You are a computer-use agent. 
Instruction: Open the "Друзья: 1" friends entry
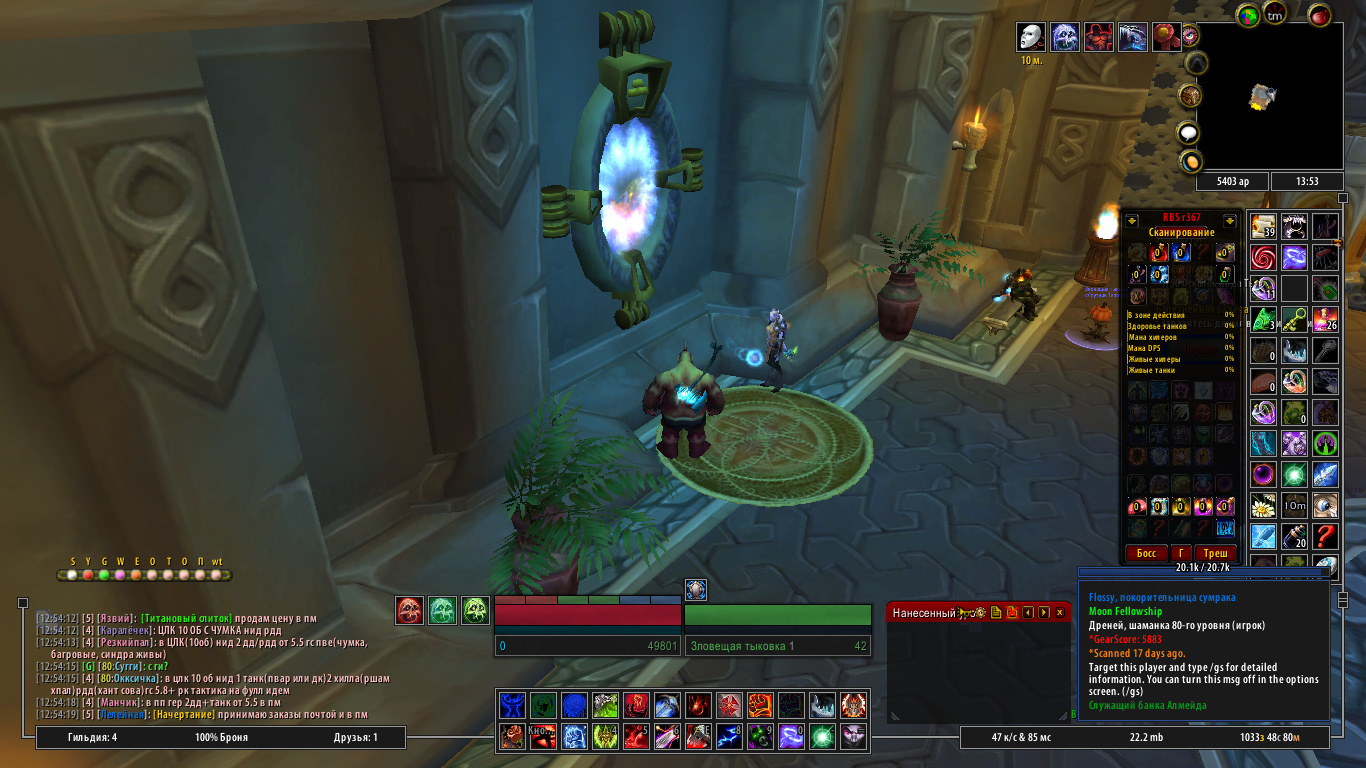coord(356,738)
